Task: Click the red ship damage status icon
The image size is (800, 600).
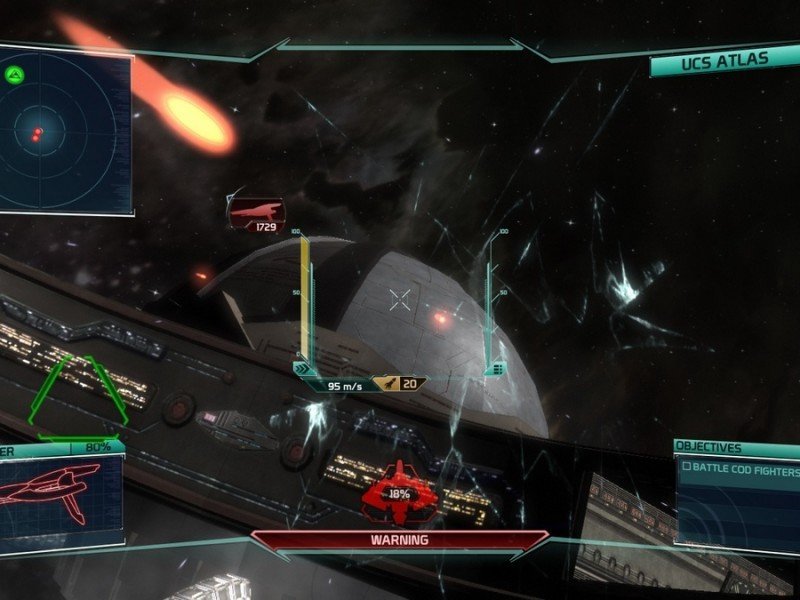Action: [x=400, y=492]
